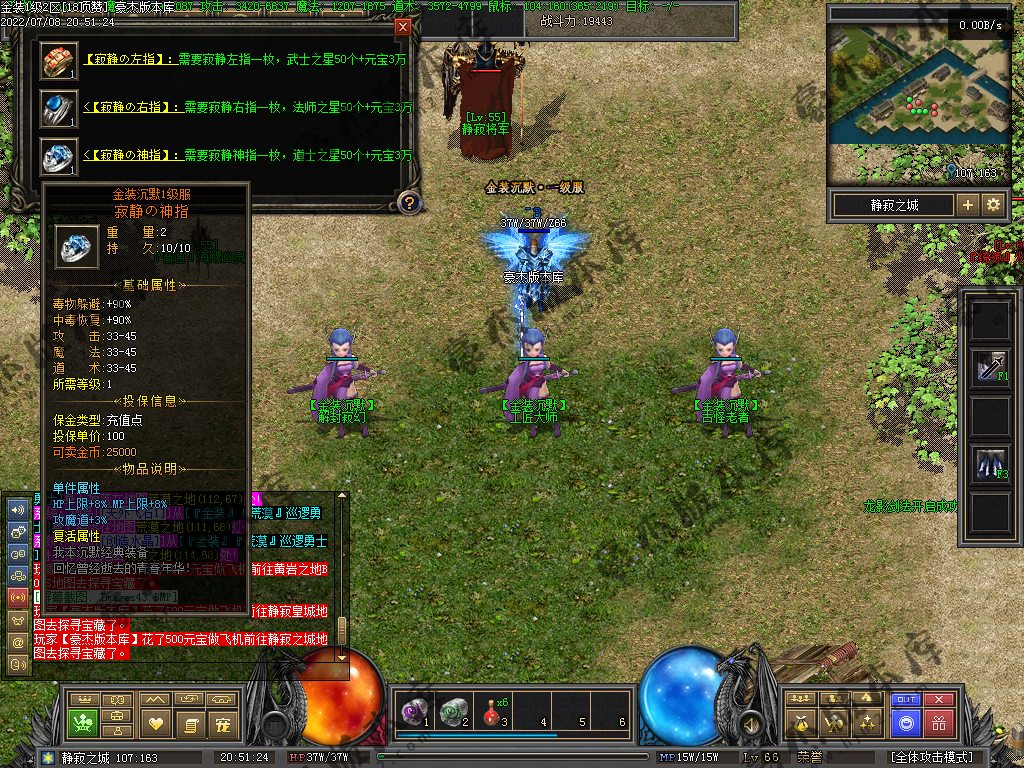Close the ring upgrade dialog
Screen dimensions: 1024x768
tap(403, 27)
